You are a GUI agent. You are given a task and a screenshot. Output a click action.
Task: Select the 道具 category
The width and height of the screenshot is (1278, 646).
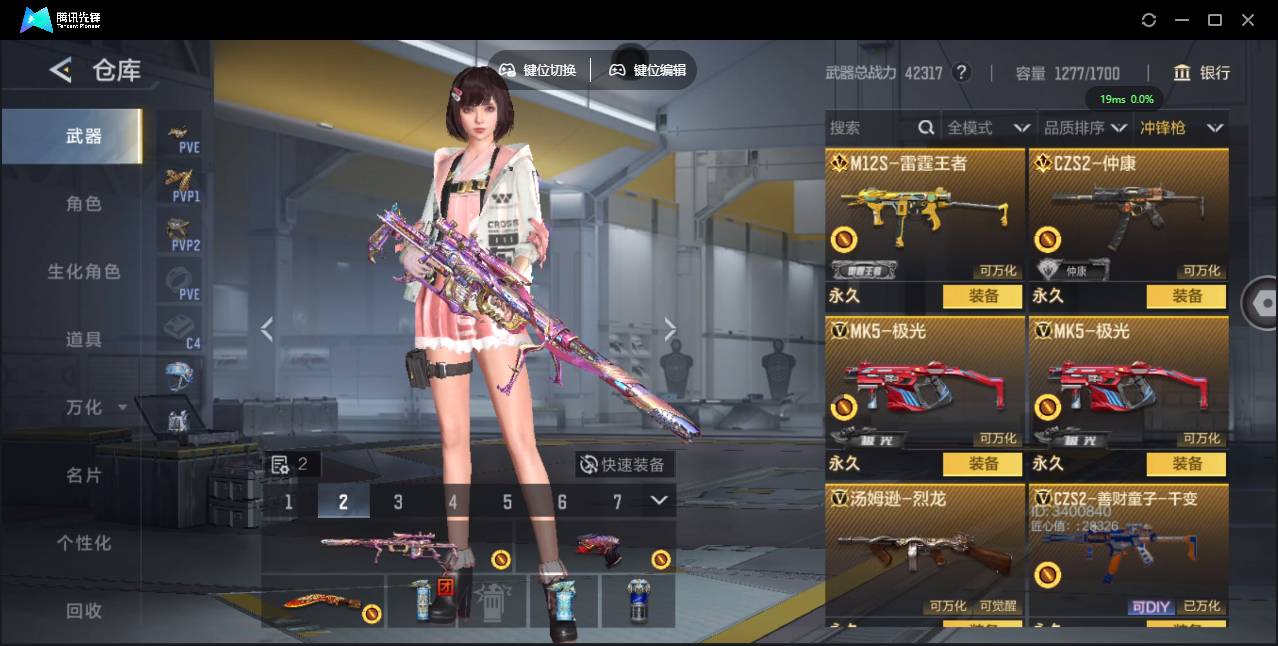click(84, 340)
